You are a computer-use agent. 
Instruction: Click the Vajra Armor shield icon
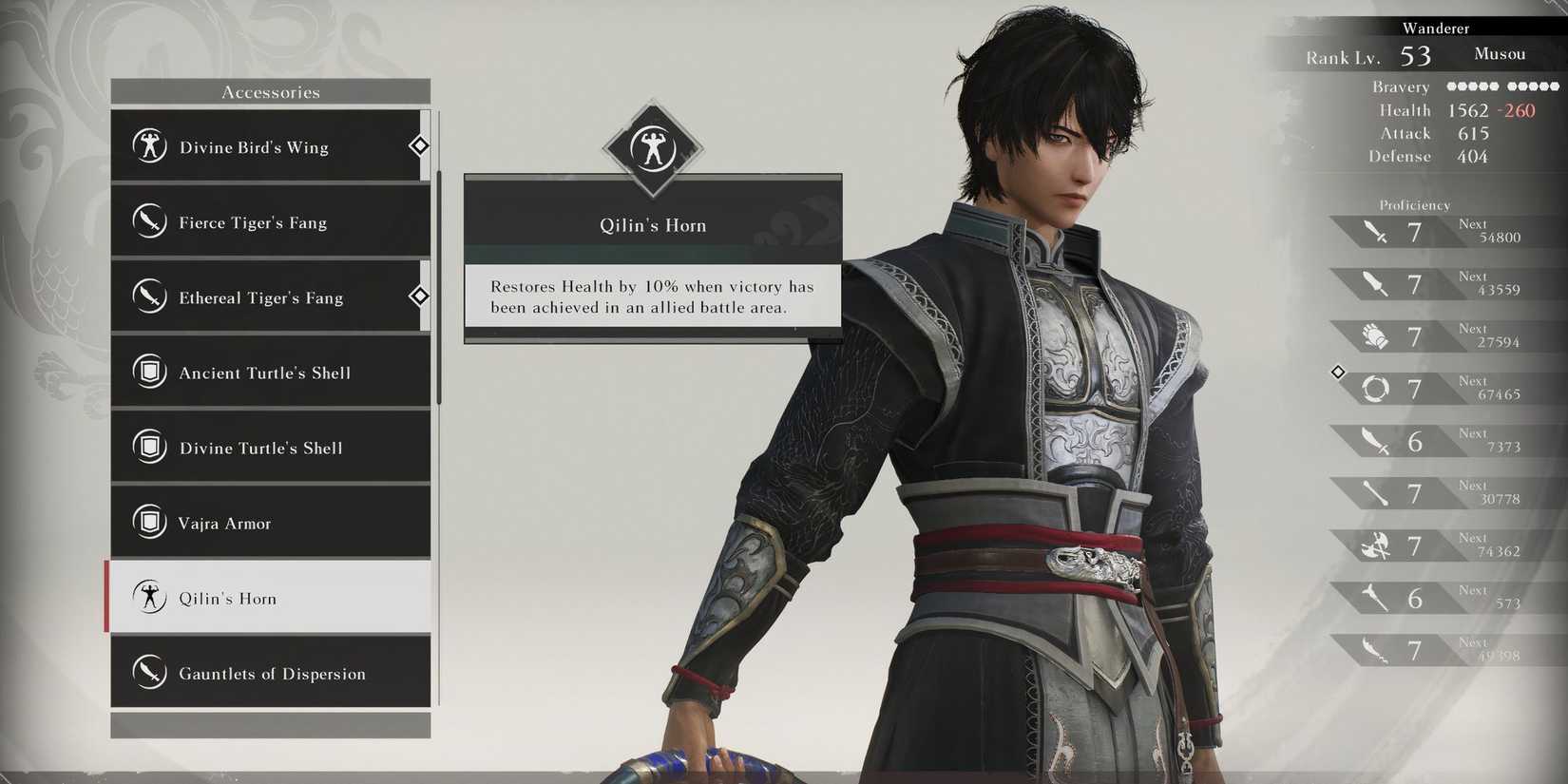point(149,523)
